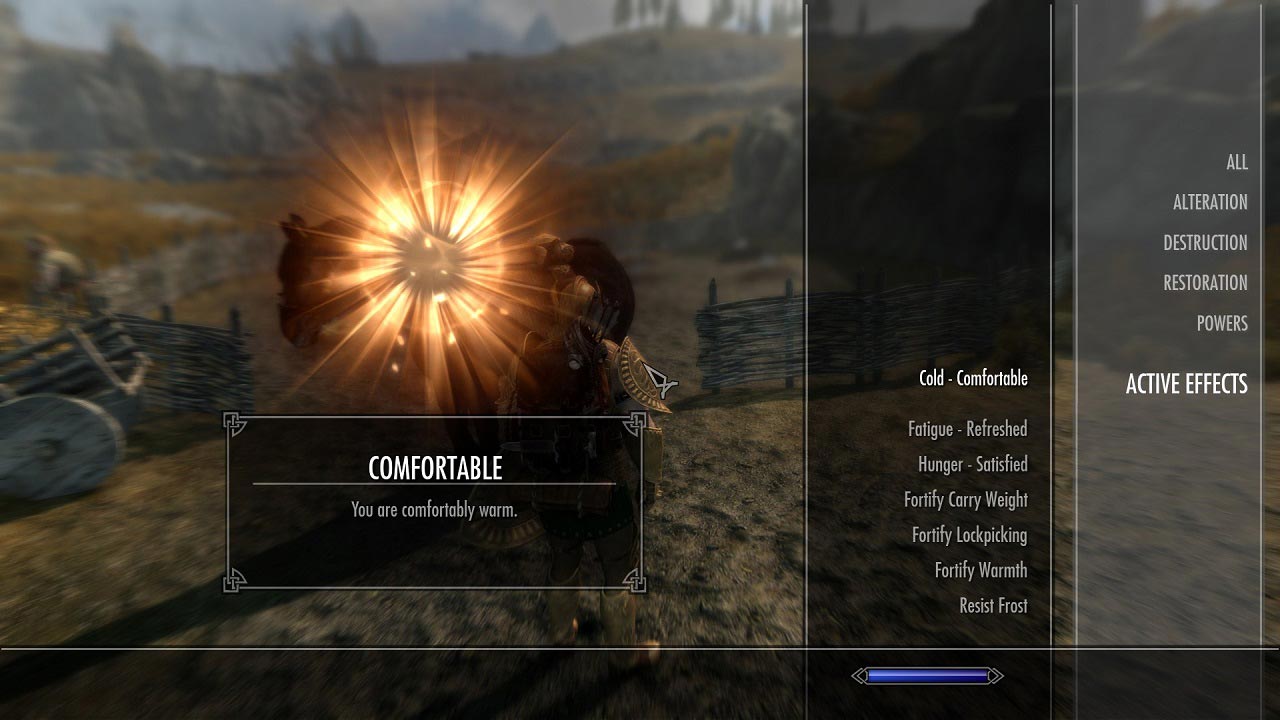Toggle the POWERS category filter
The height and width of the screenshot is (720, 1280).
1221,323
